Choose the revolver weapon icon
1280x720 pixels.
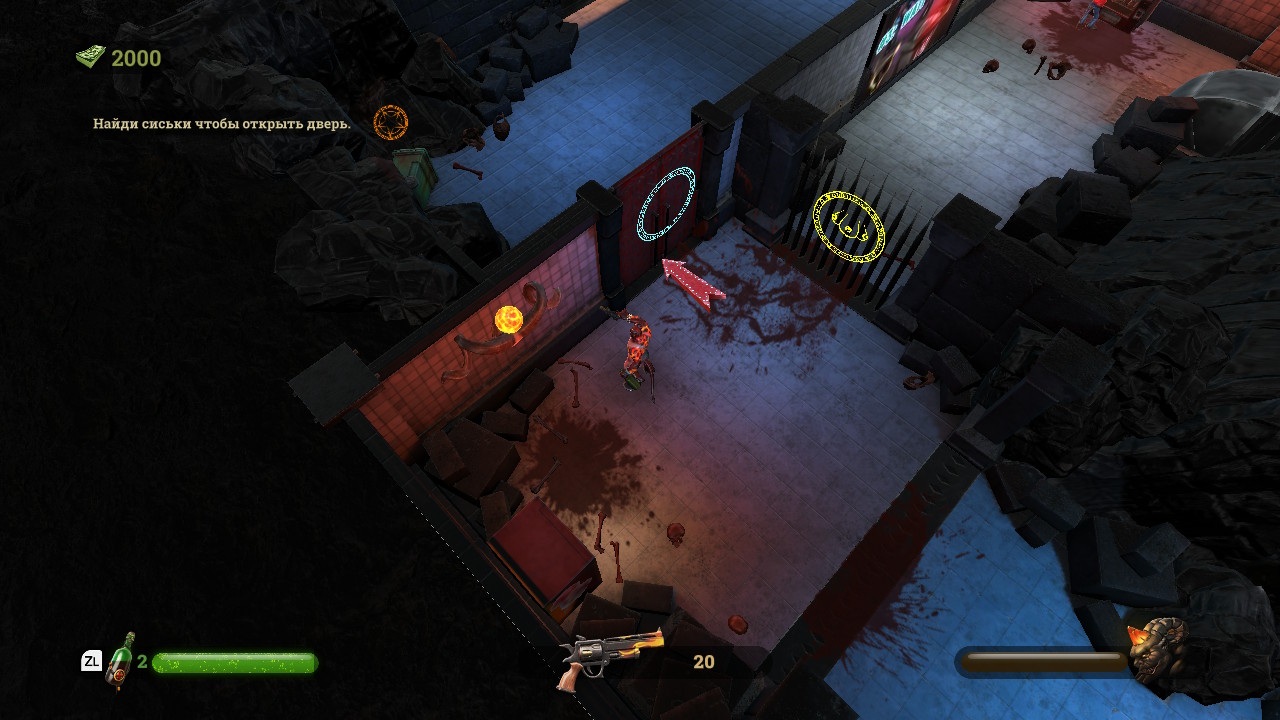pyautogui.click(x=611, y=657)
